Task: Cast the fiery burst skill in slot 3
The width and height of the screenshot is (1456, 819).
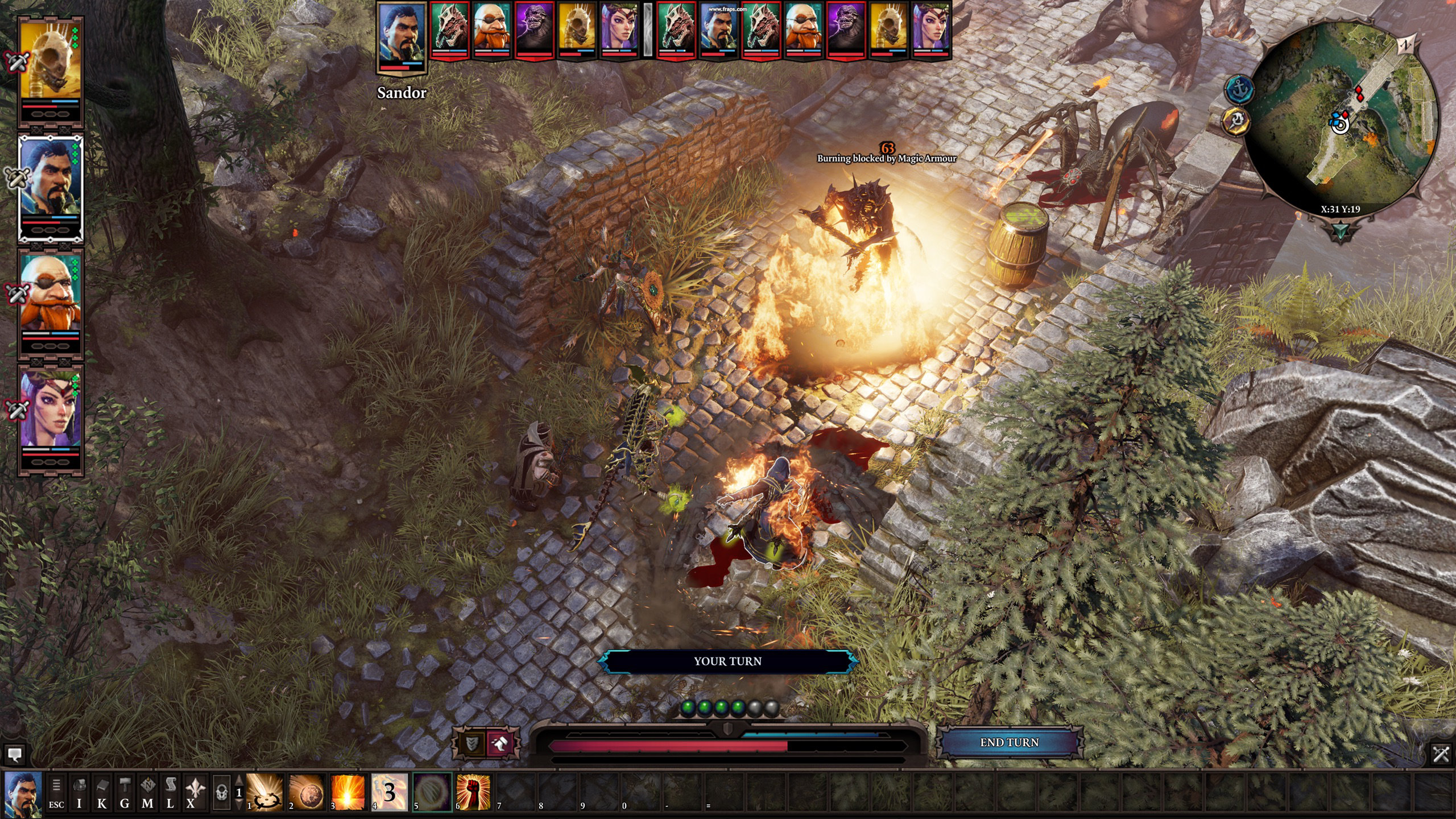Action: pyautogui.click(x=348, y=792)
